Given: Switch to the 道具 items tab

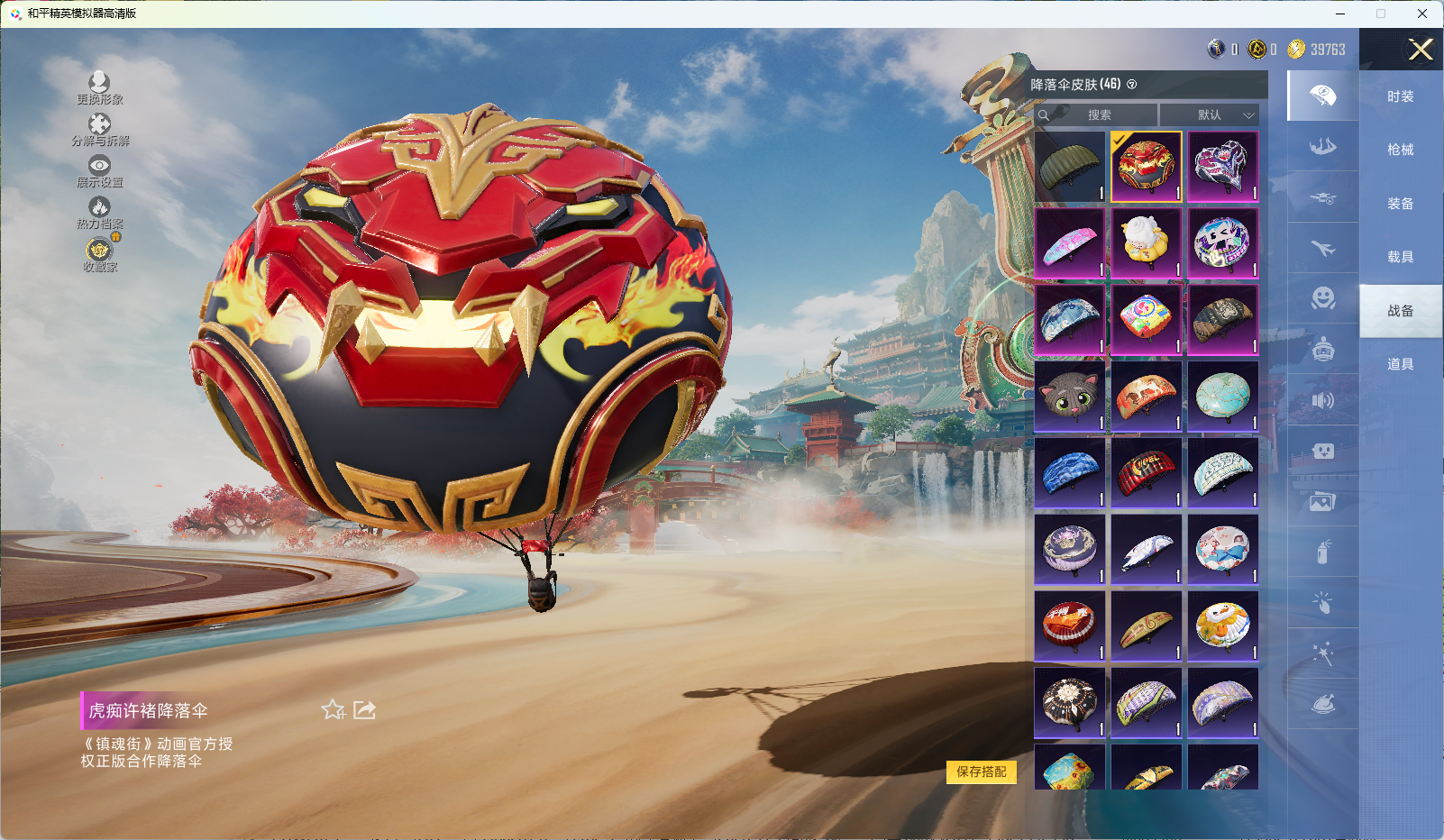Looking at the screenshot, I should click(x=1400, y=364).
